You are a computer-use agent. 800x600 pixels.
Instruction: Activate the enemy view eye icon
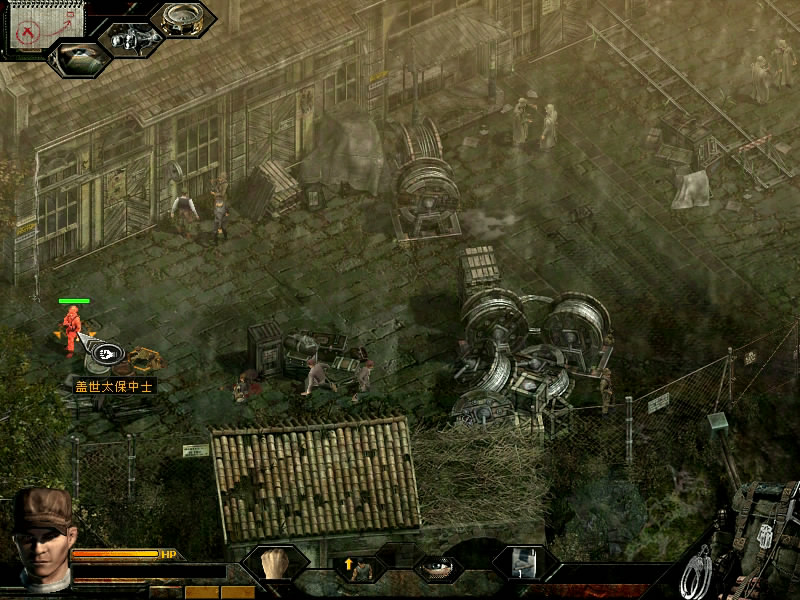(x=79, y=58)
